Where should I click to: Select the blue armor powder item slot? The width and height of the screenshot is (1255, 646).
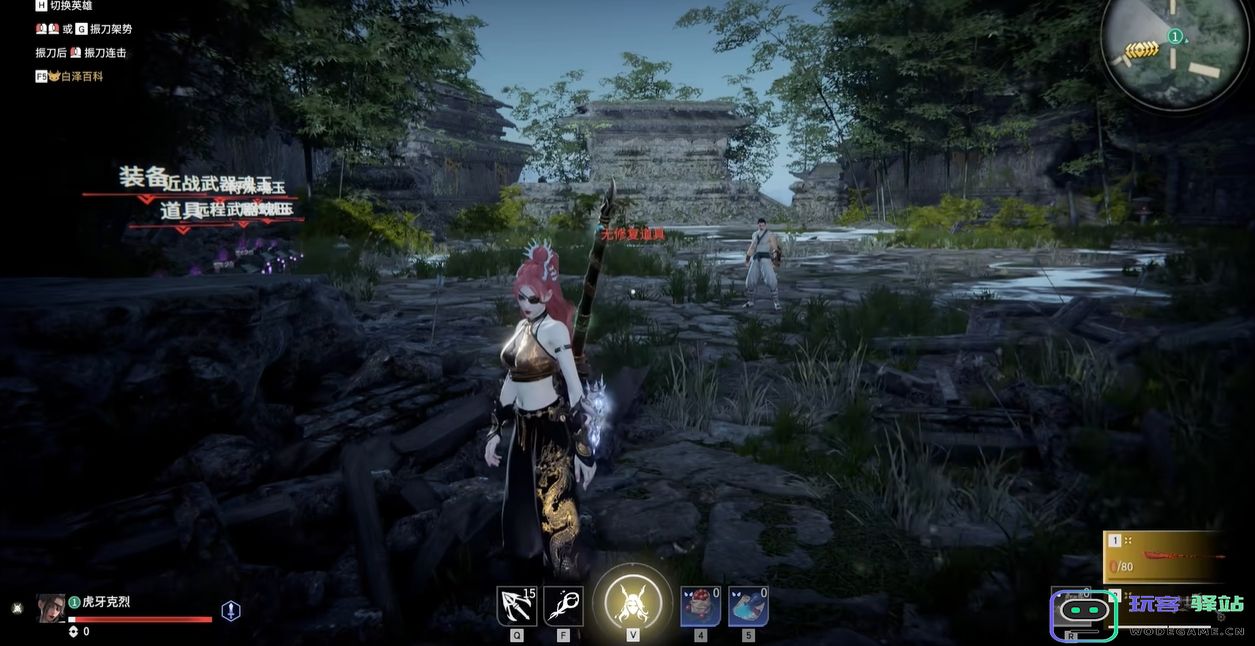click(x=748, y=606)
